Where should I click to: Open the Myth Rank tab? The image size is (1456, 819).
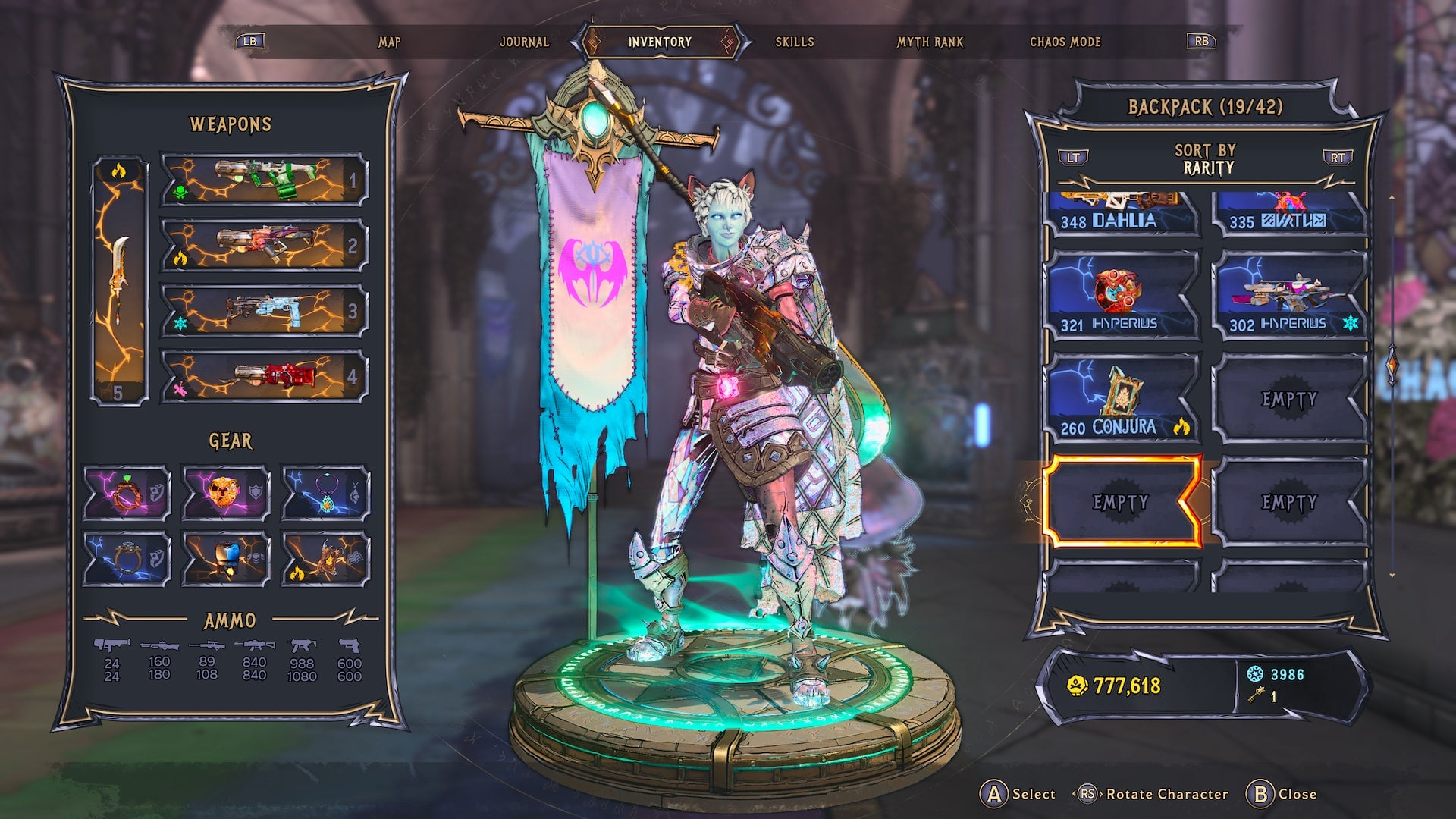coord(928,42)
